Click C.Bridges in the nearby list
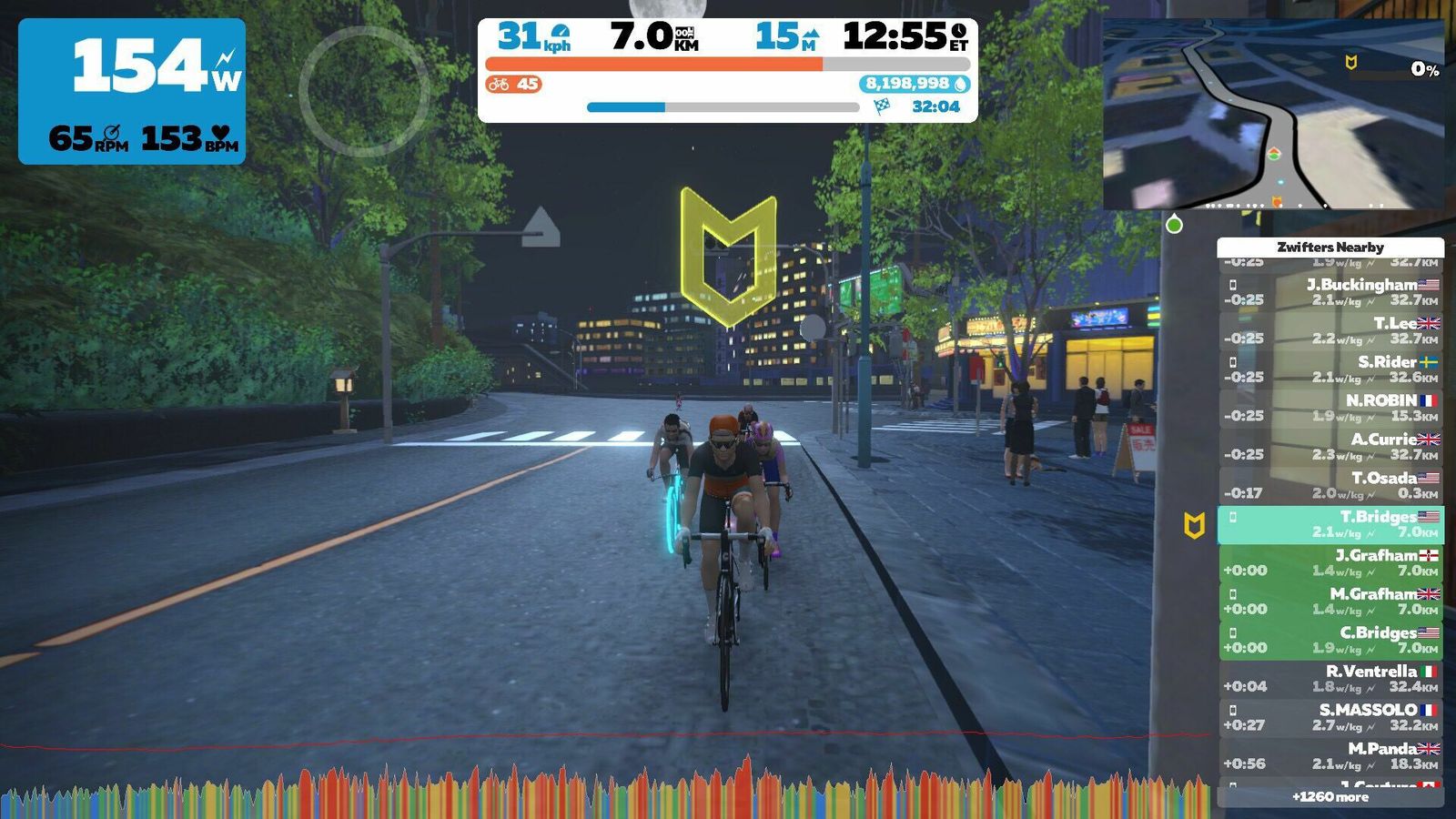 tap(1330, 641)
